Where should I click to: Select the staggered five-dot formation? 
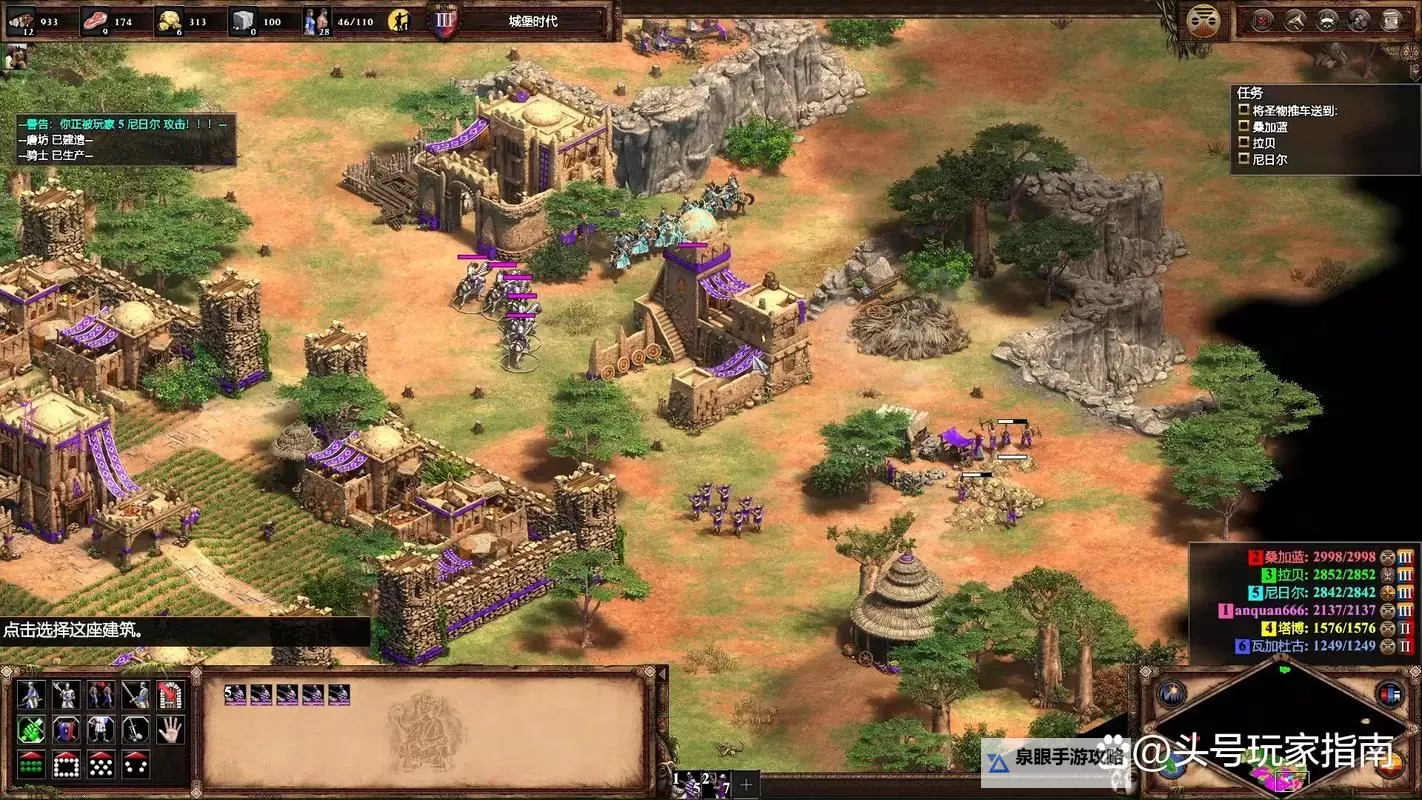point(101,764)
